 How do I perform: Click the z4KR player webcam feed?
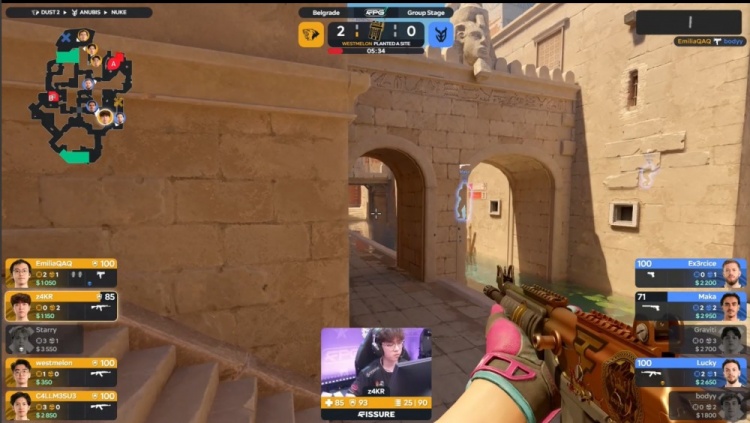pyautogui.click(x=376, y=361)
